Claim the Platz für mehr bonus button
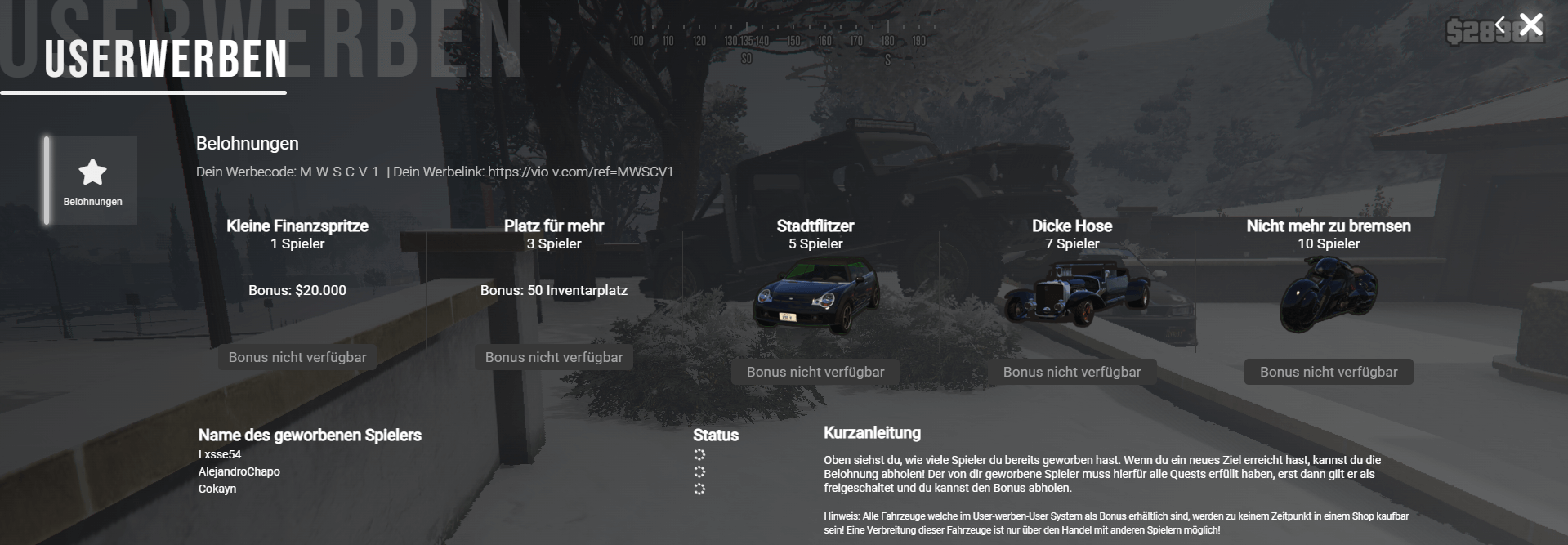The image size is (1568, 545). [554, 357]
